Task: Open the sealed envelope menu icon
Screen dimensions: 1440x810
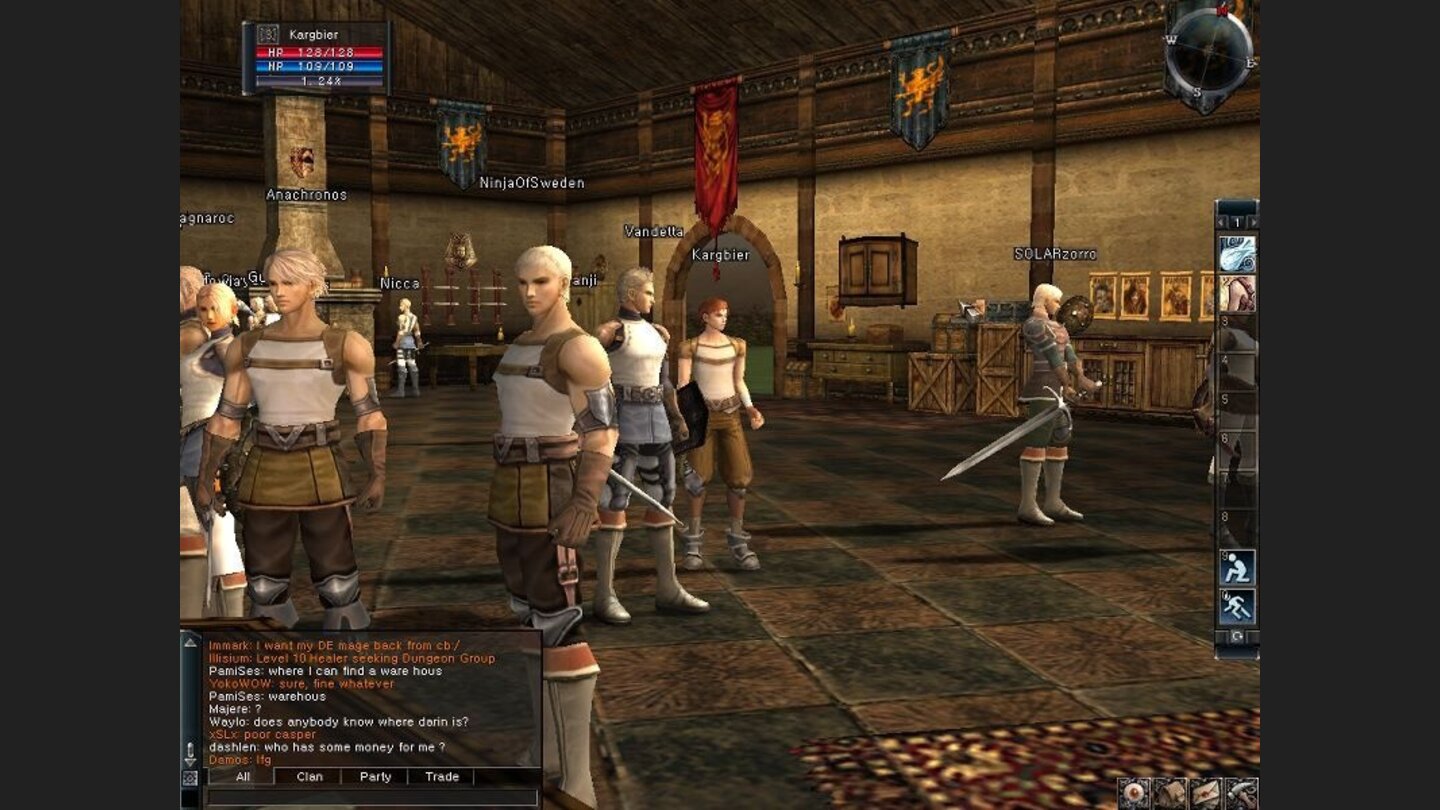Action: coord(1205,793)
